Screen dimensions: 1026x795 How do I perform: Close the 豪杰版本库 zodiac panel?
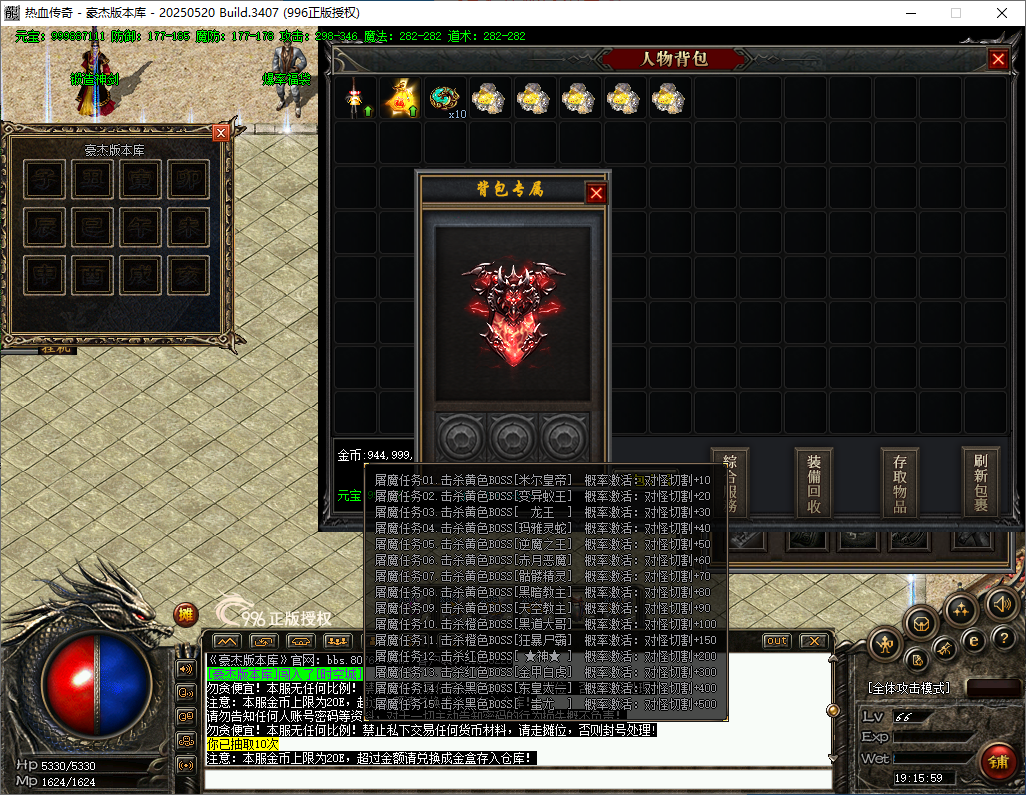tap(221, 132)
